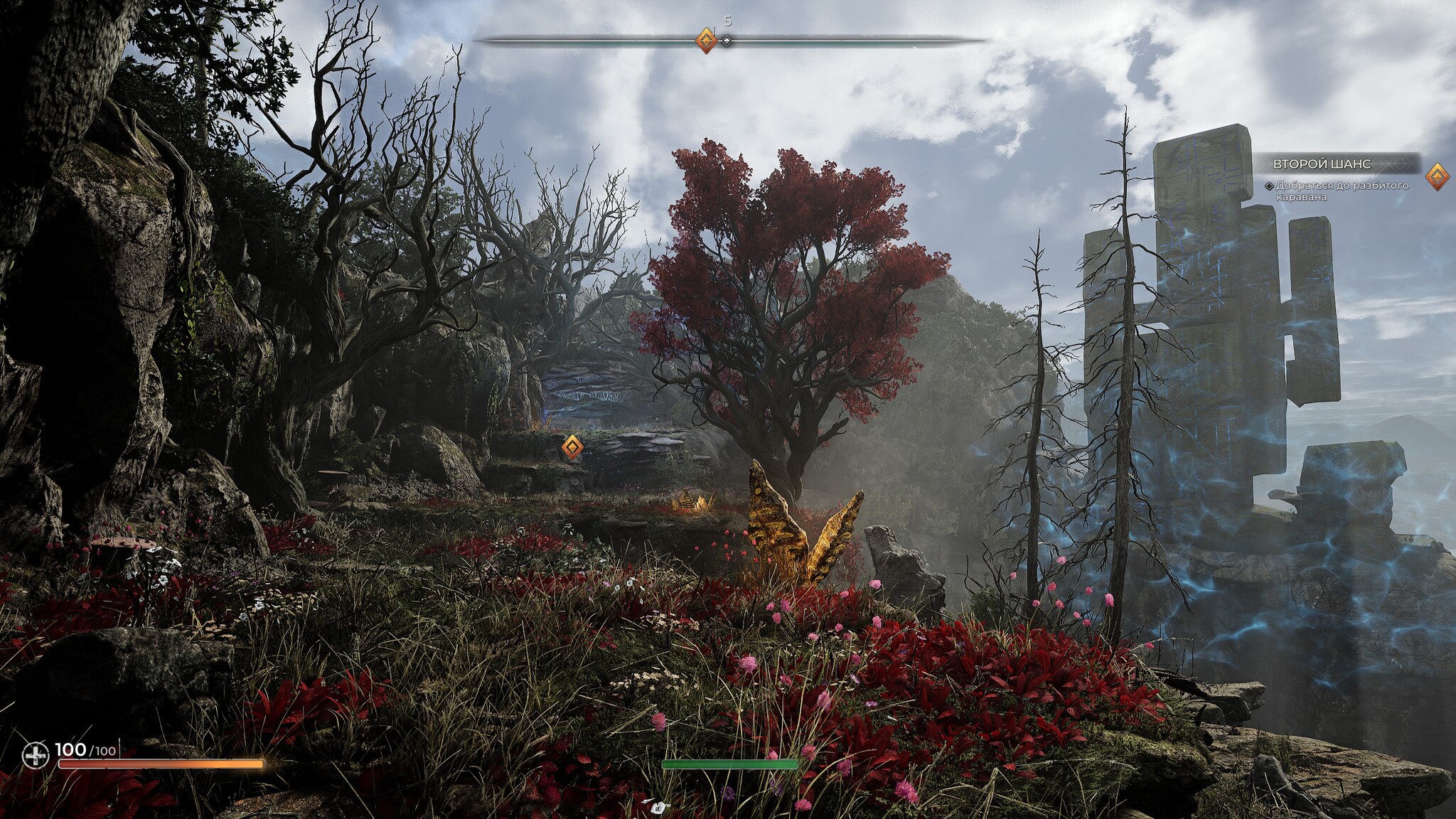Select the orange waypoint marker floating over the path
Image resolution: width=1456 pixels, height=819 pixels.
[572, 447]
